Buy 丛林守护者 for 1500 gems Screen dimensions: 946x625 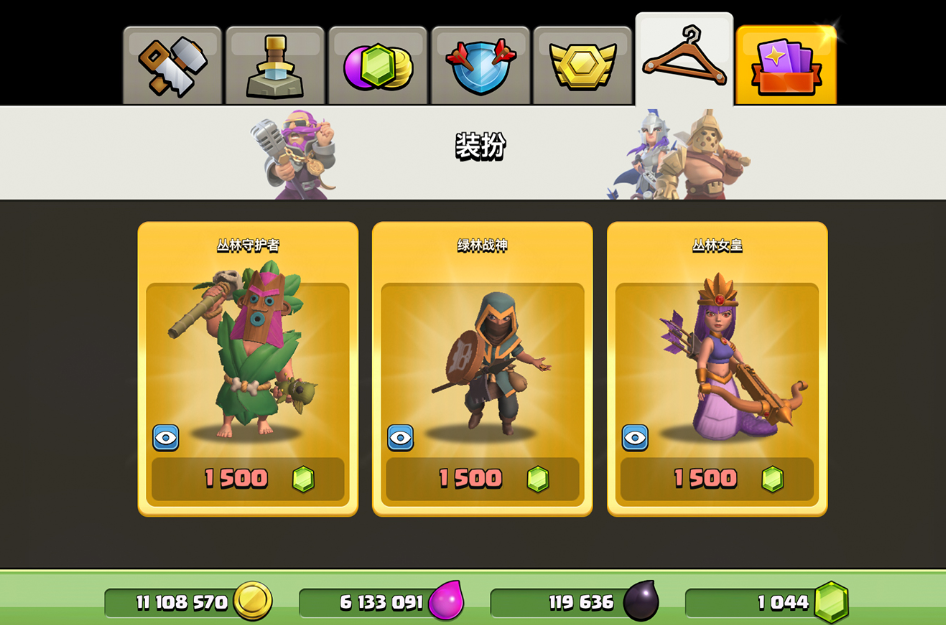(x=248, y=479)
